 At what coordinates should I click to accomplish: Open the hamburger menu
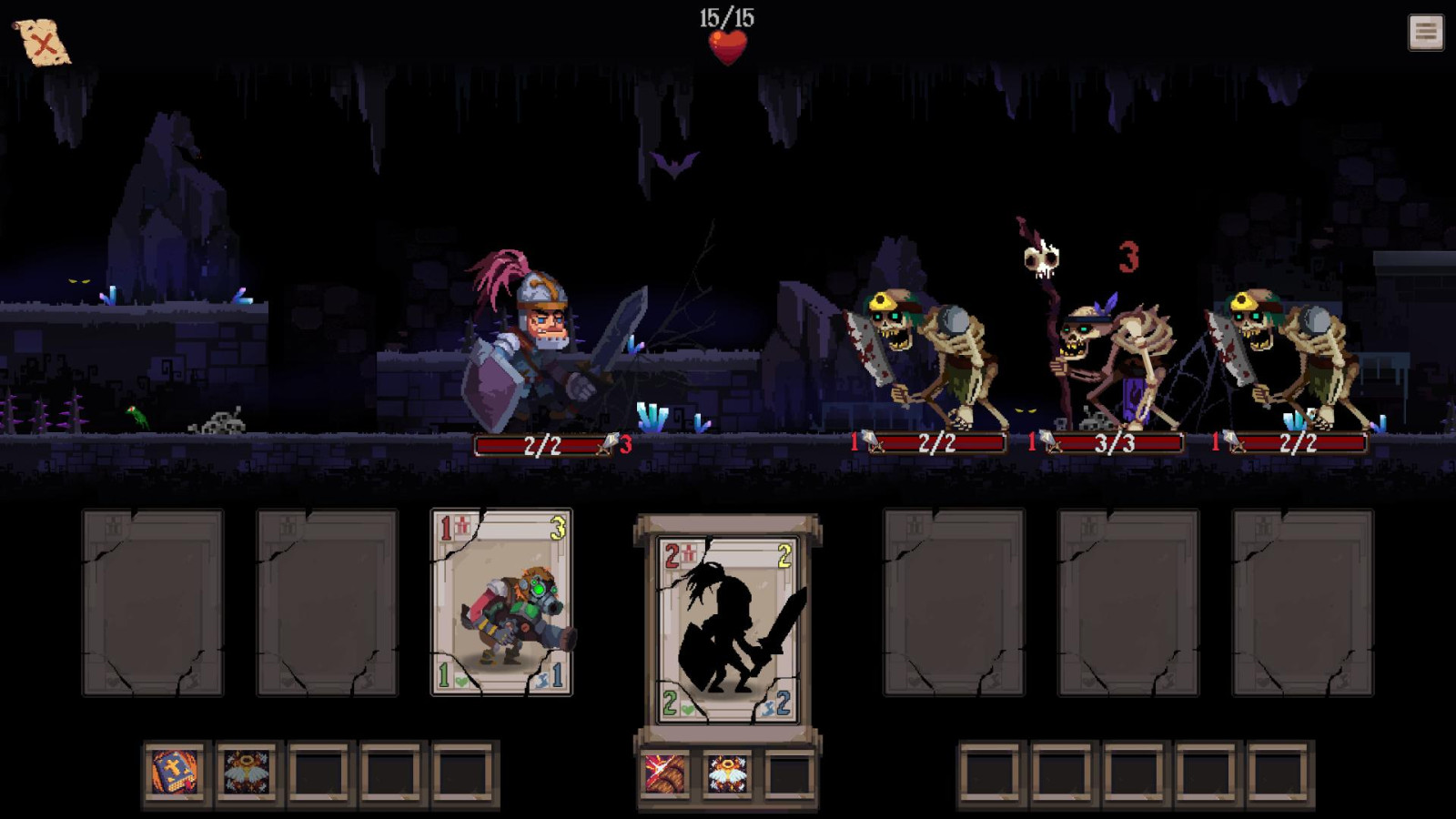(x=1425, y=33)
